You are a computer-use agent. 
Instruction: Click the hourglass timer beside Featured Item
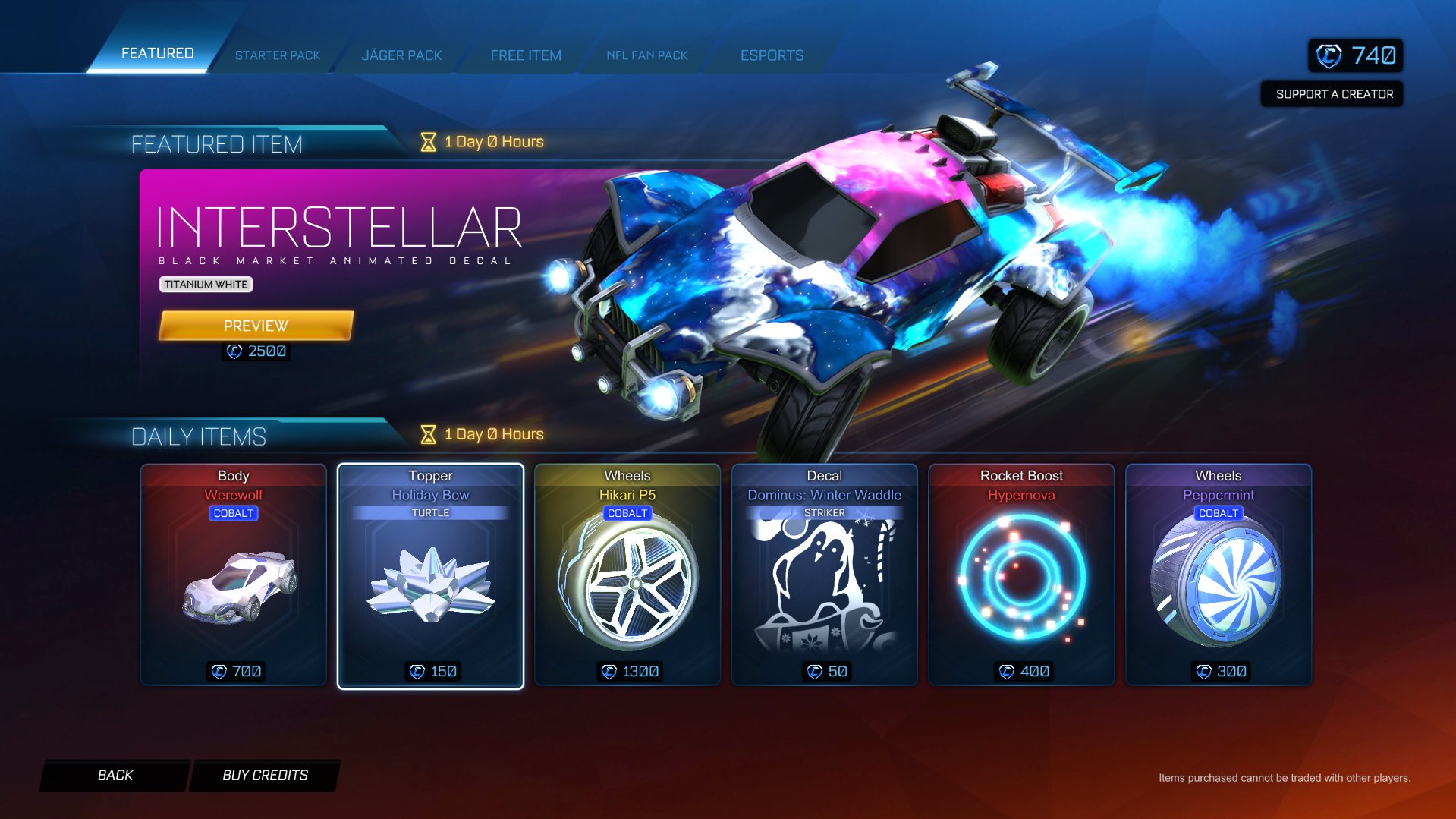(x=427, y=141)
